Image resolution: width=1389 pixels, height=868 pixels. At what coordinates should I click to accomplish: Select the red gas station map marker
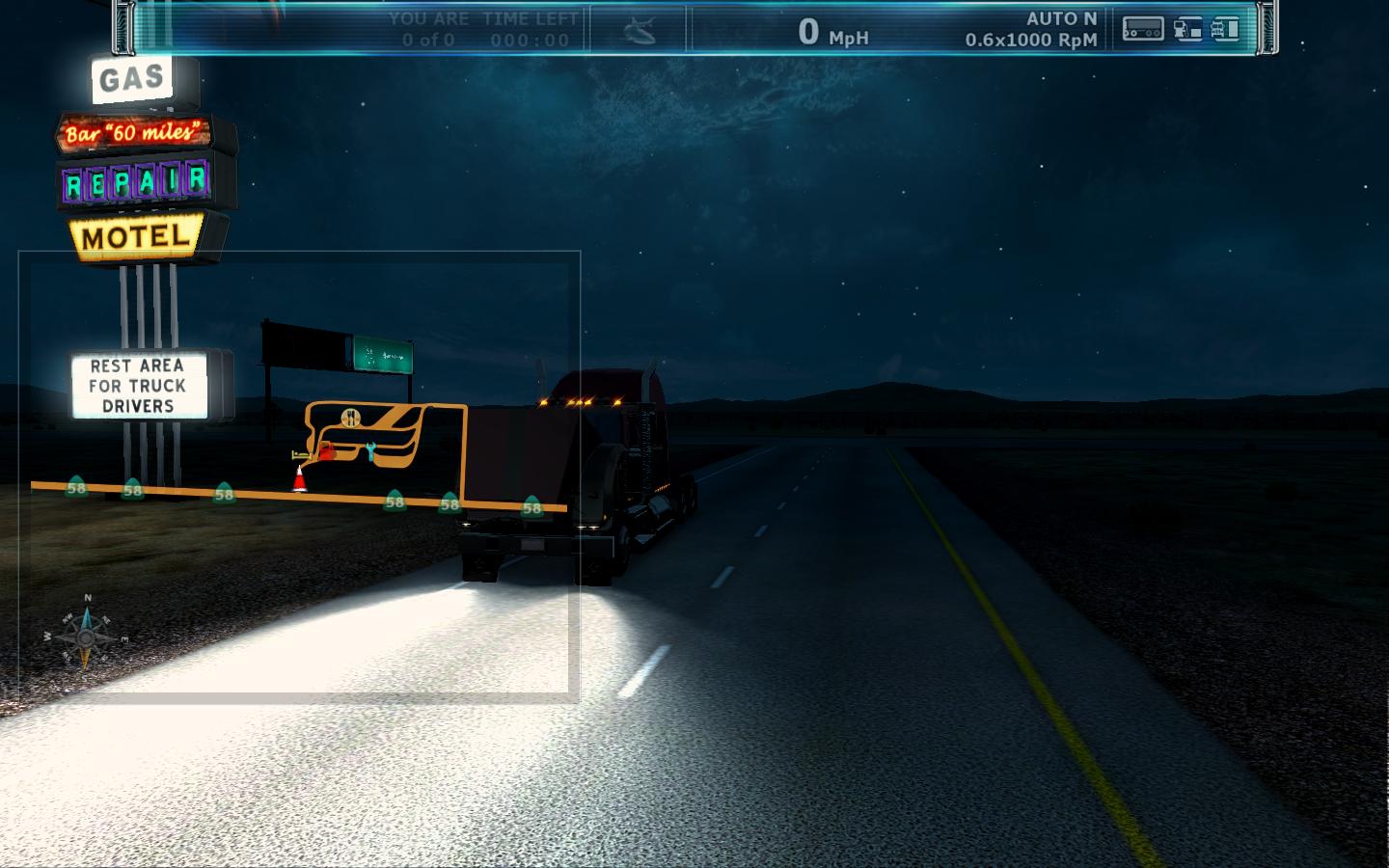(327, 450)
